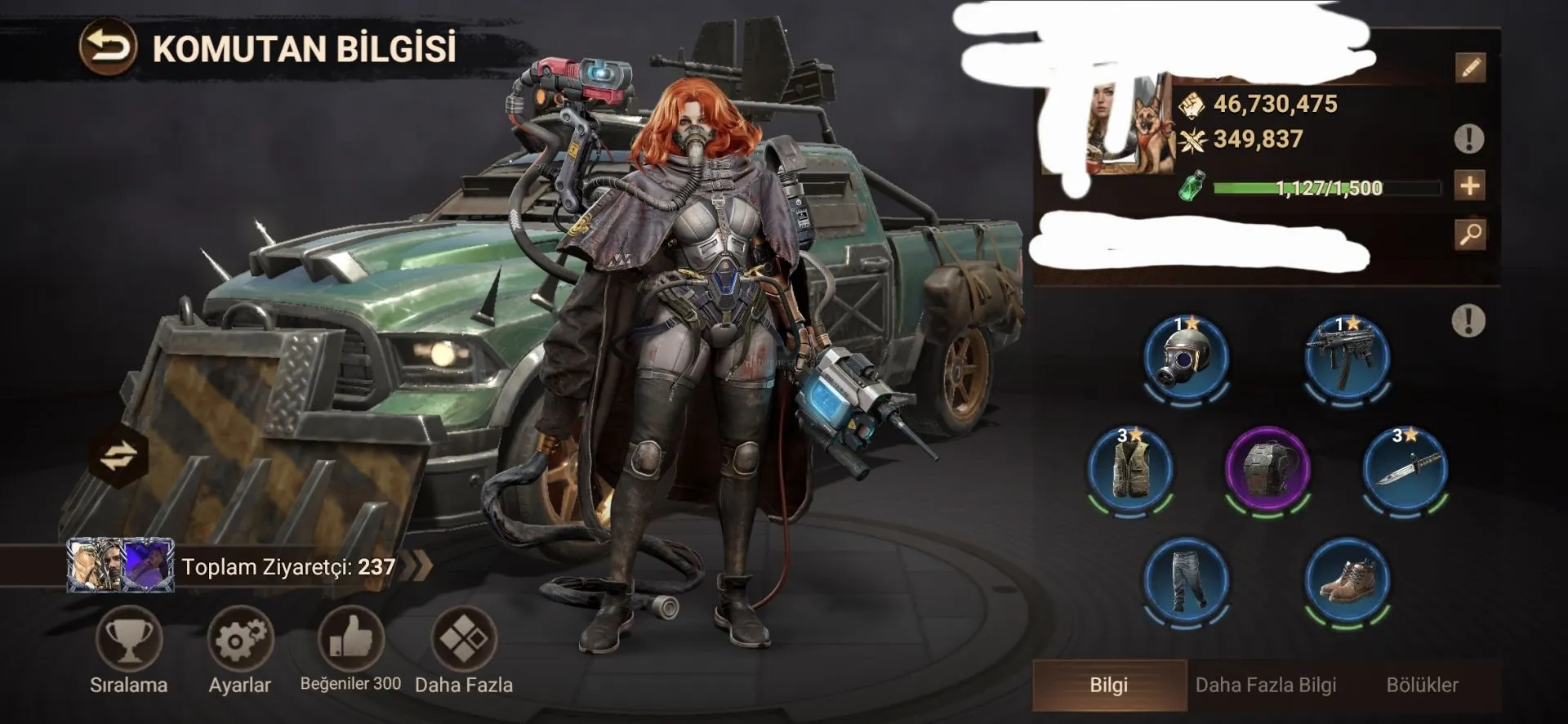Screen dimensions: 1568x724
Task: Select the purple armor backpack slot
Action: pyautogui.click(x=1267, y=468)
